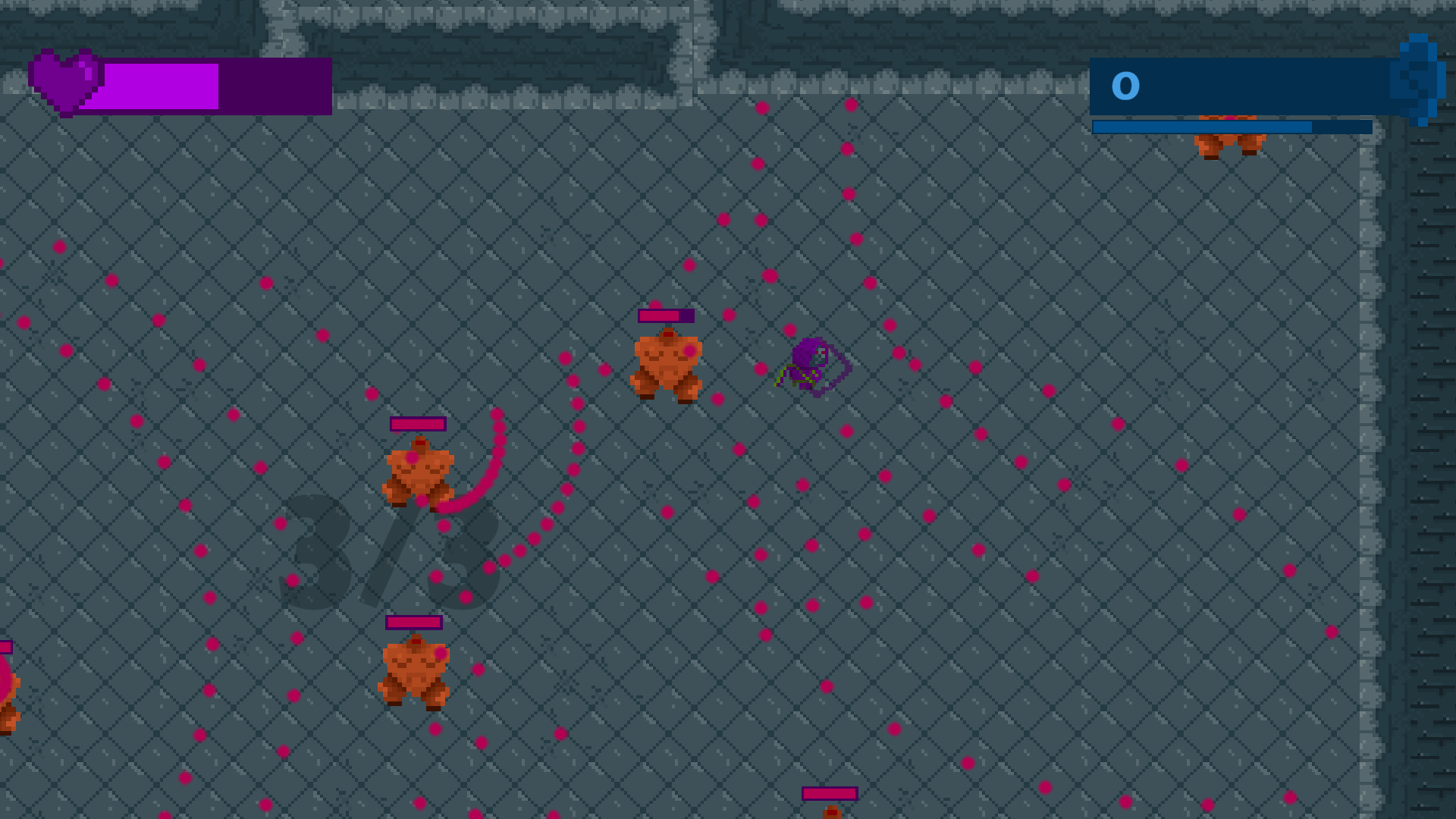Screen dimensions: 1456x819
Task: Click the blue experience bar below the score
Action: click(x=1228, y=126)
